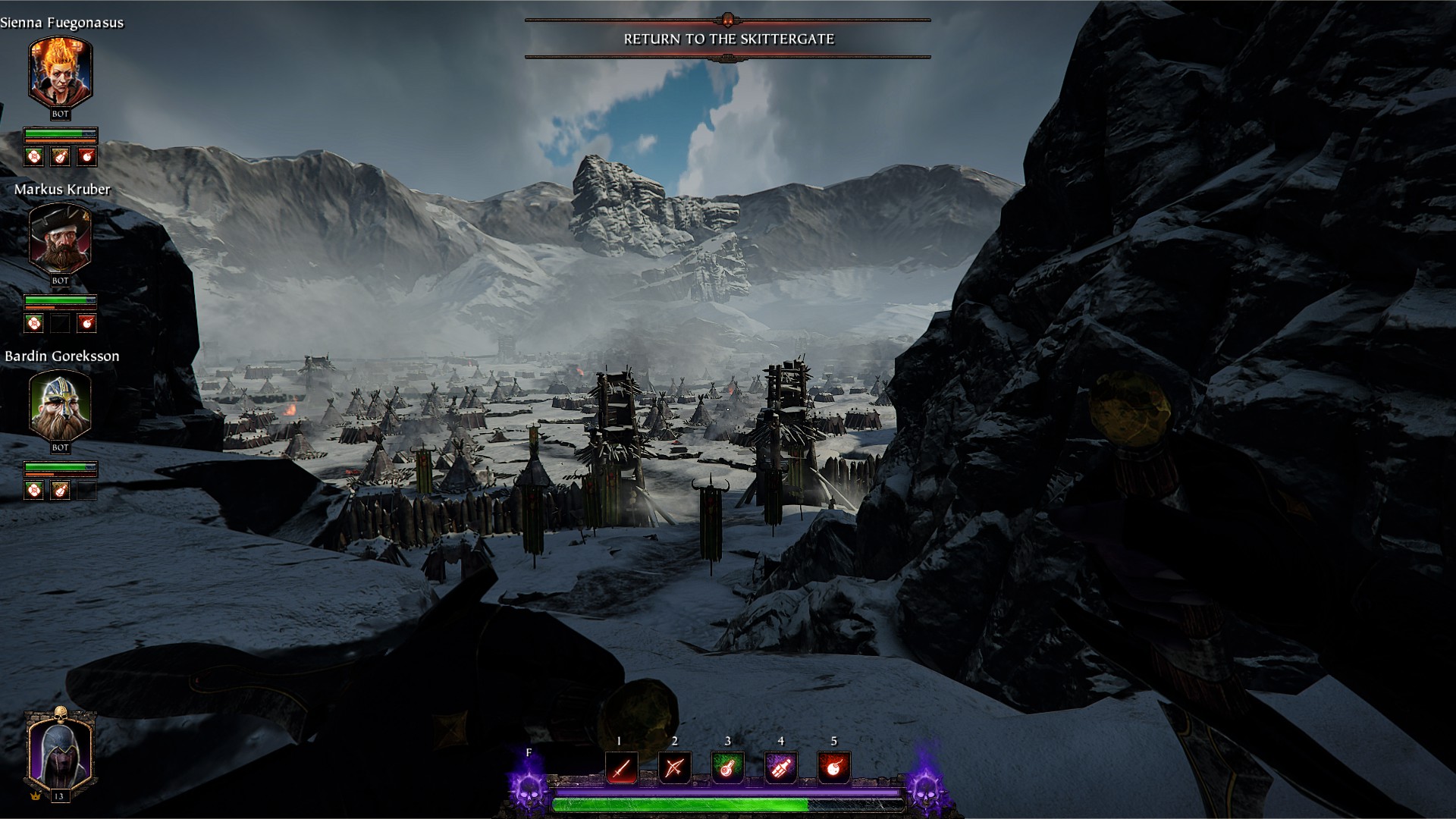Screen dimensions: 1456x819
Task: Click the Return to the Skittergate objective
Action: pyautogui.click(x=728, y=39)
